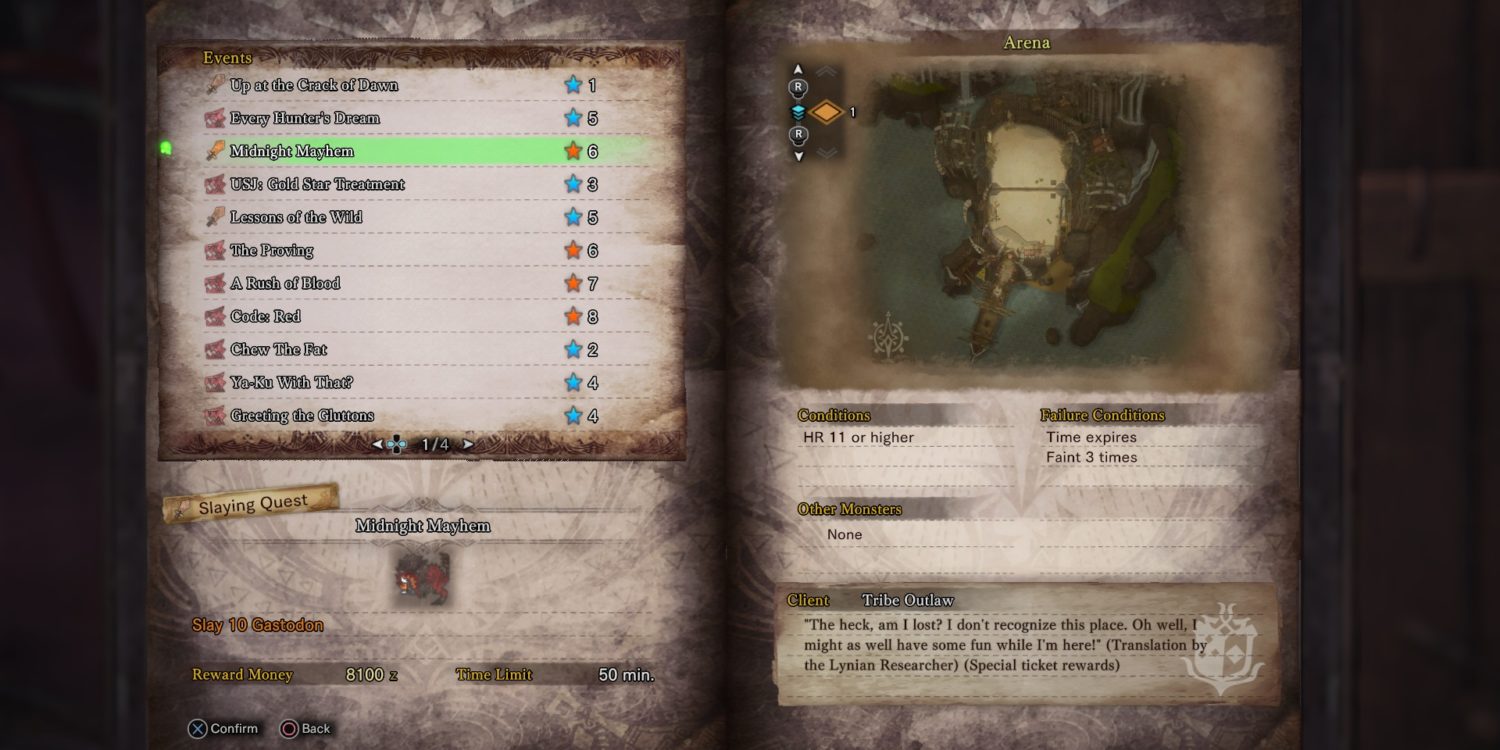Go to the next quest list page
This screenshot has width=1500, height=750.
coord(468,444)
